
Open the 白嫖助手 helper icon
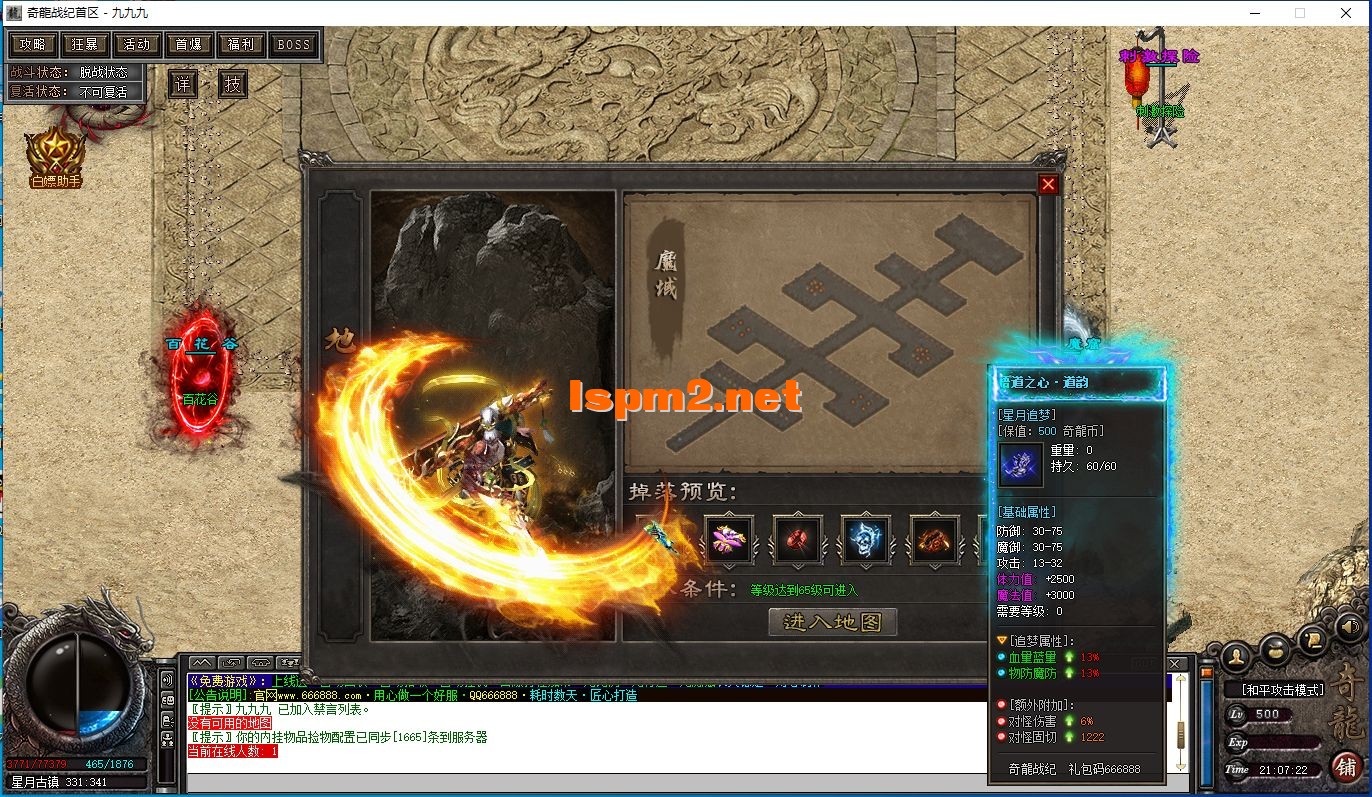[x=54, y=157]
